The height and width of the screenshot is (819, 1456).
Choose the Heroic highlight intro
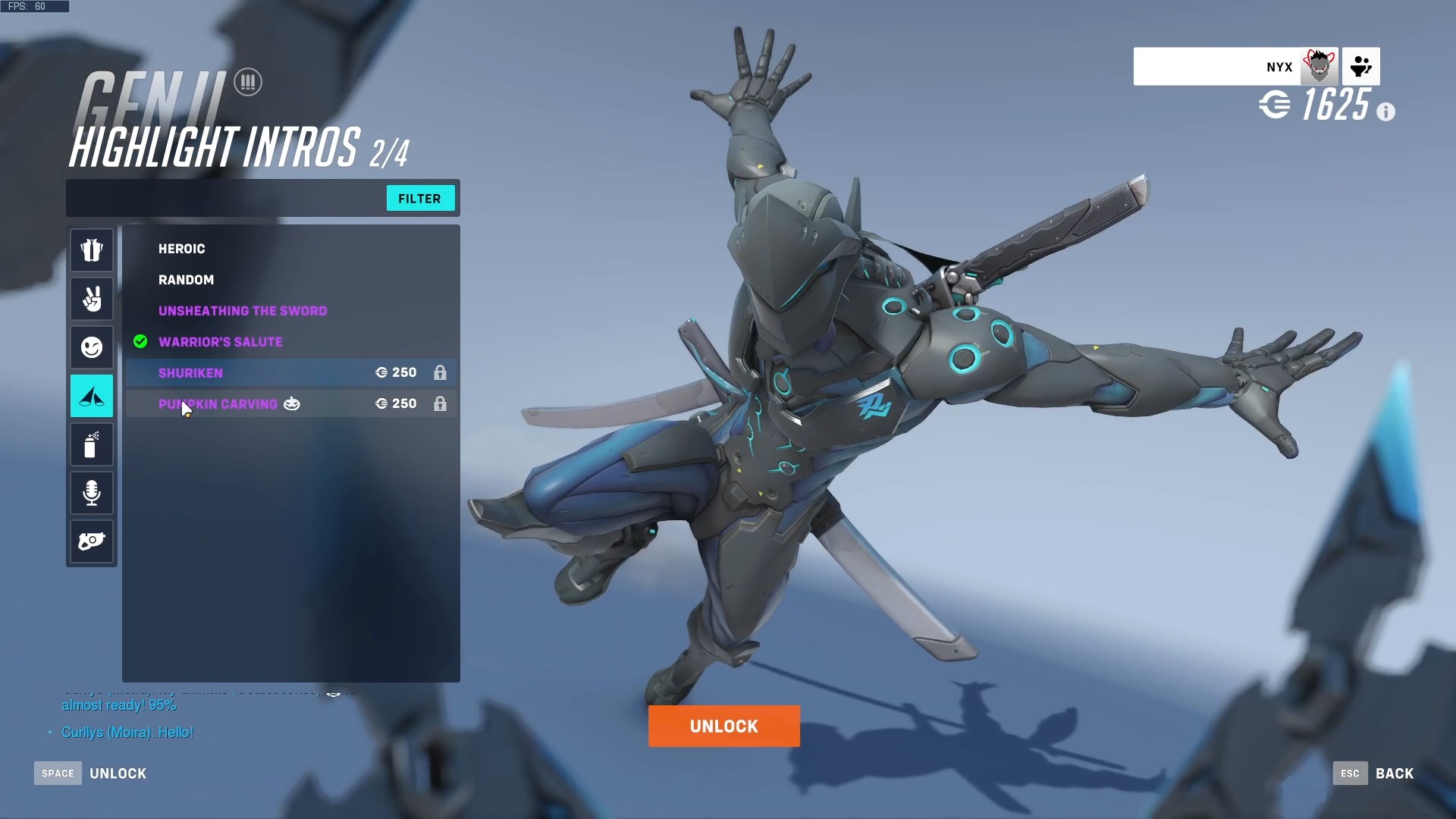coord(181,249)
